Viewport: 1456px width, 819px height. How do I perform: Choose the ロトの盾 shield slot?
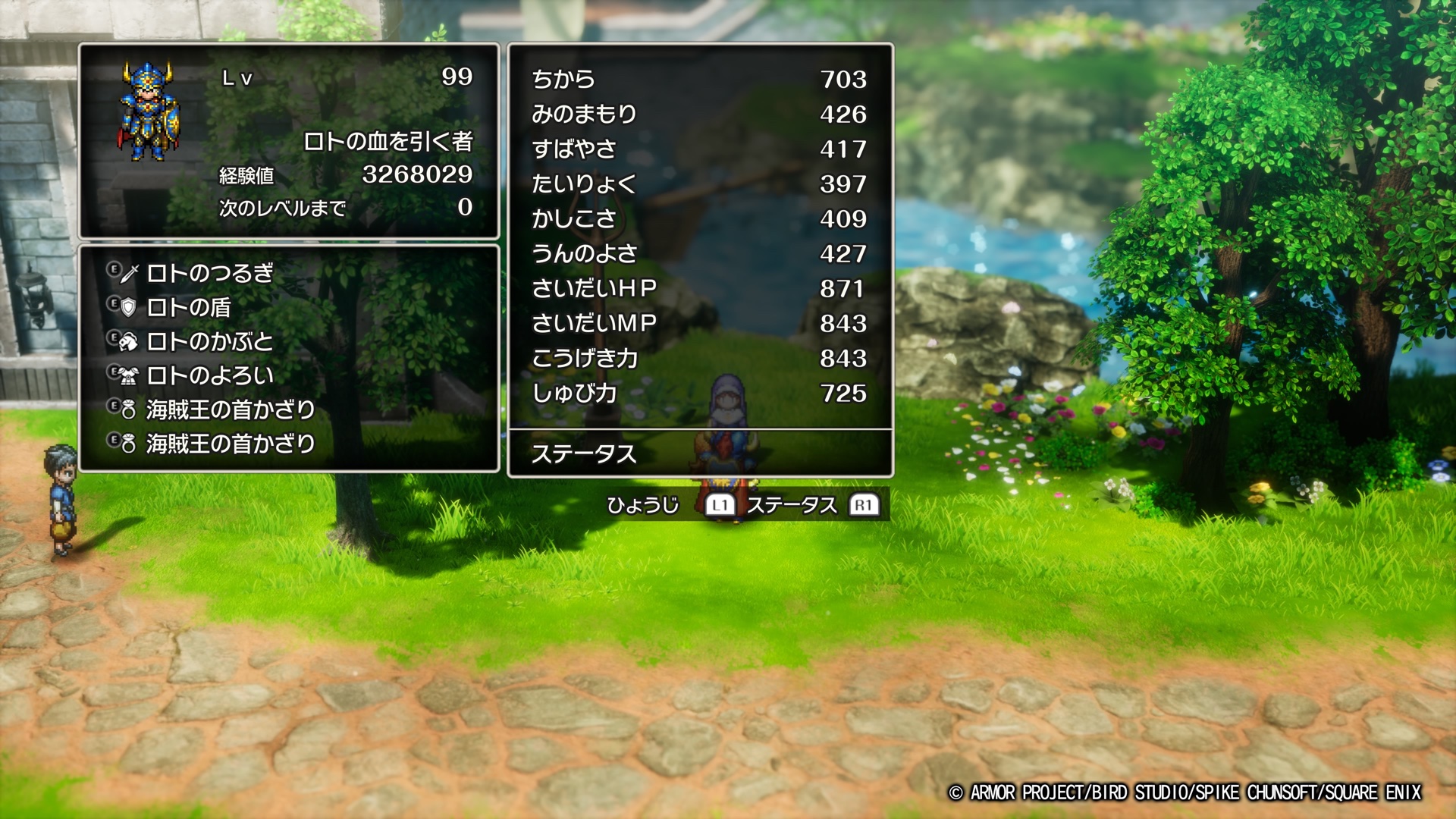click(188, 307)
